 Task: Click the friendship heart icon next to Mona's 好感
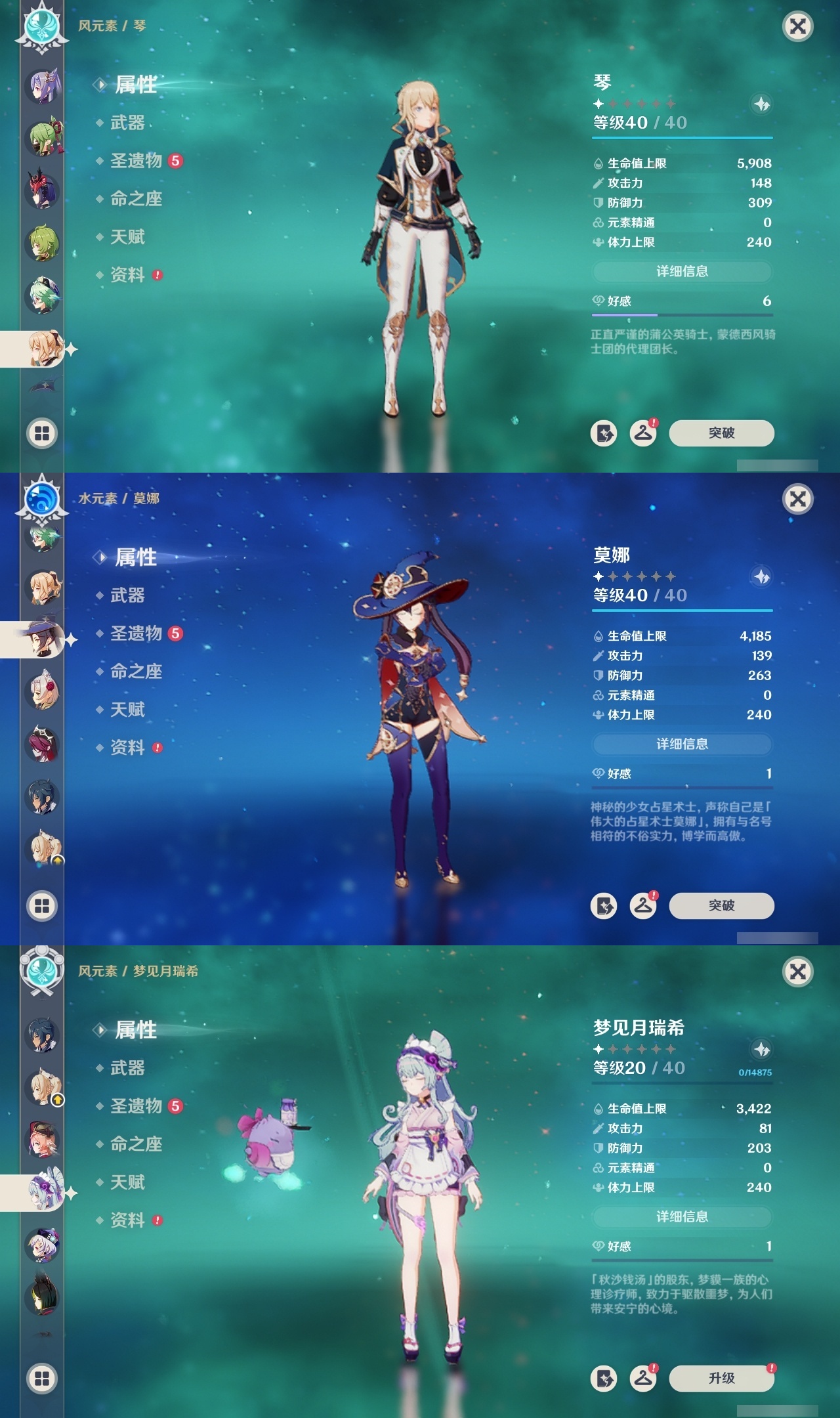pos(598,775)
